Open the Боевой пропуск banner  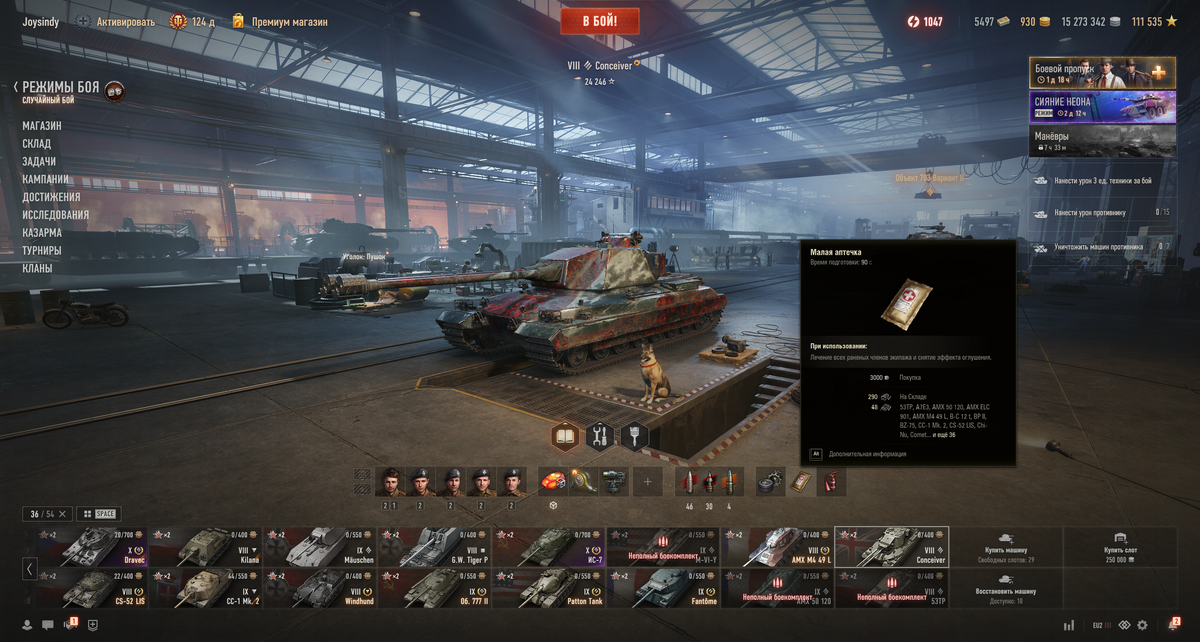[1102, 73]
